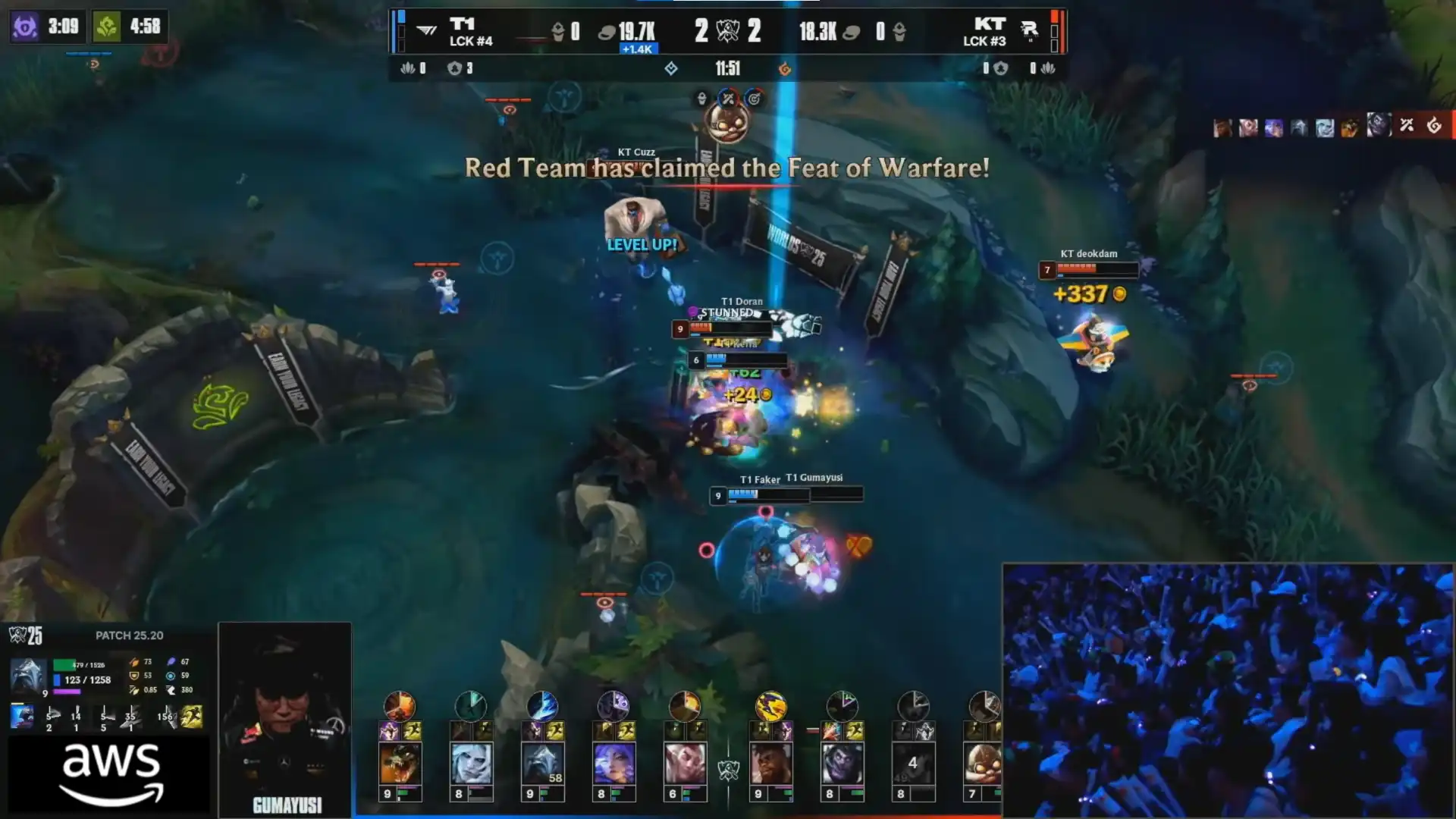The height and width of the screenshot is (819, 1456).
Task: Open the Gumayusi player camera panel
Action: [x=285, y=719]
